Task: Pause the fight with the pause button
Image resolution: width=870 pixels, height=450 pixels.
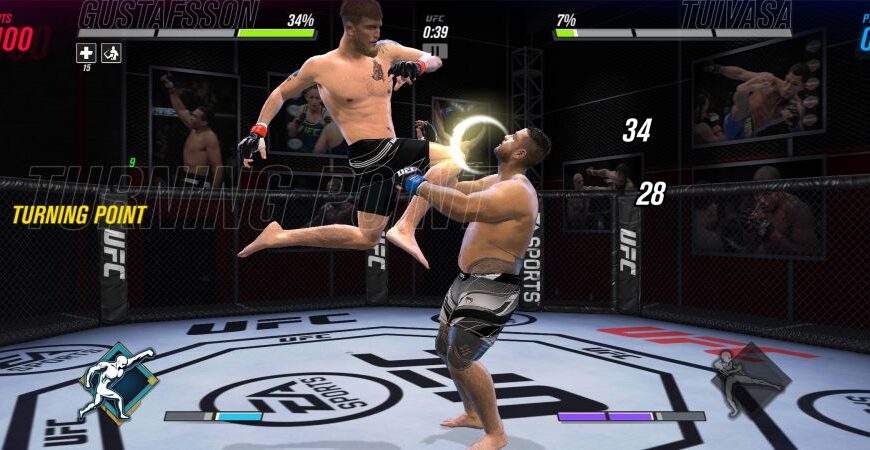Action: (435, 50)
